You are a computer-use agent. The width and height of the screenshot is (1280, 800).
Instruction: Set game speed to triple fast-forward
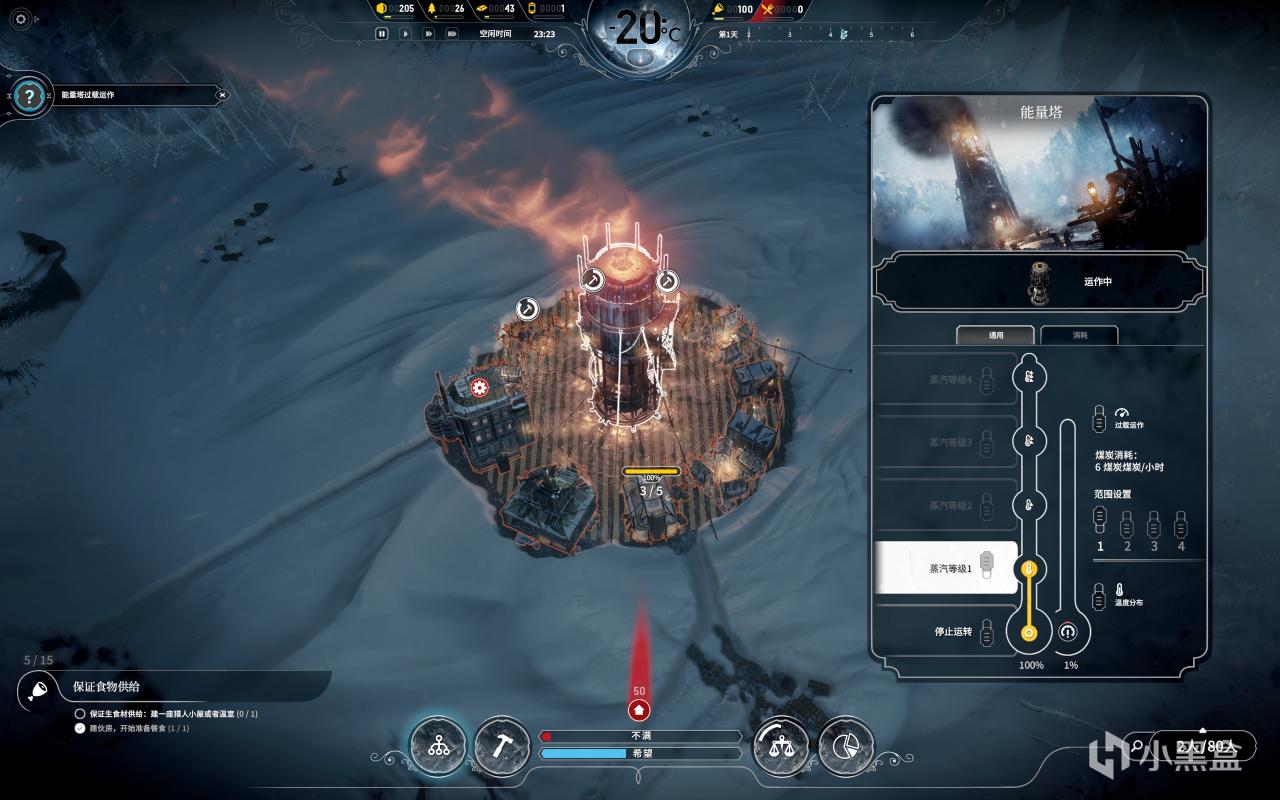(452, 33)
